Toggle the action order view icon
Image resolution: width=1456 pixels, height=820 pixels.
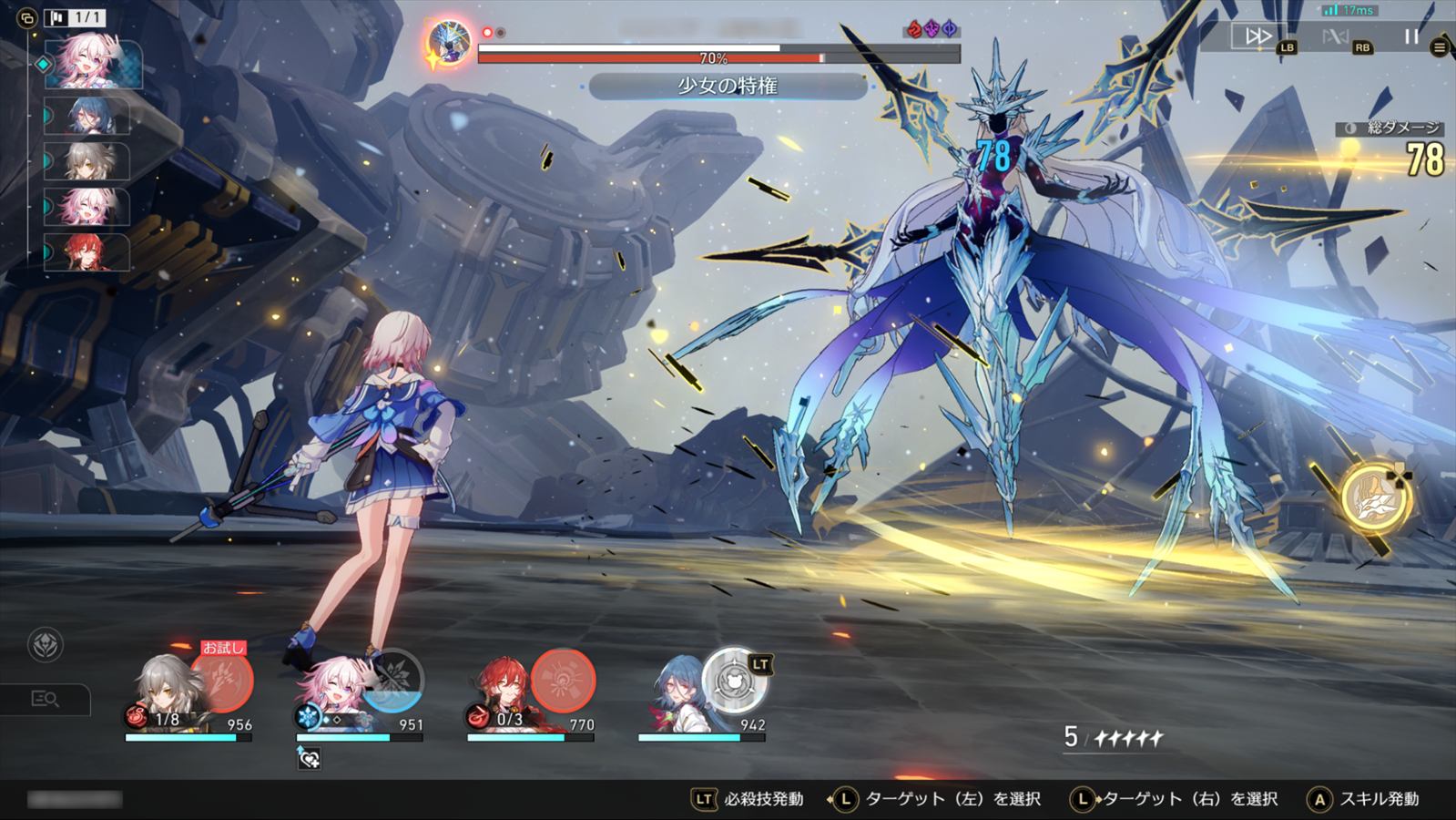pos(27,16)
